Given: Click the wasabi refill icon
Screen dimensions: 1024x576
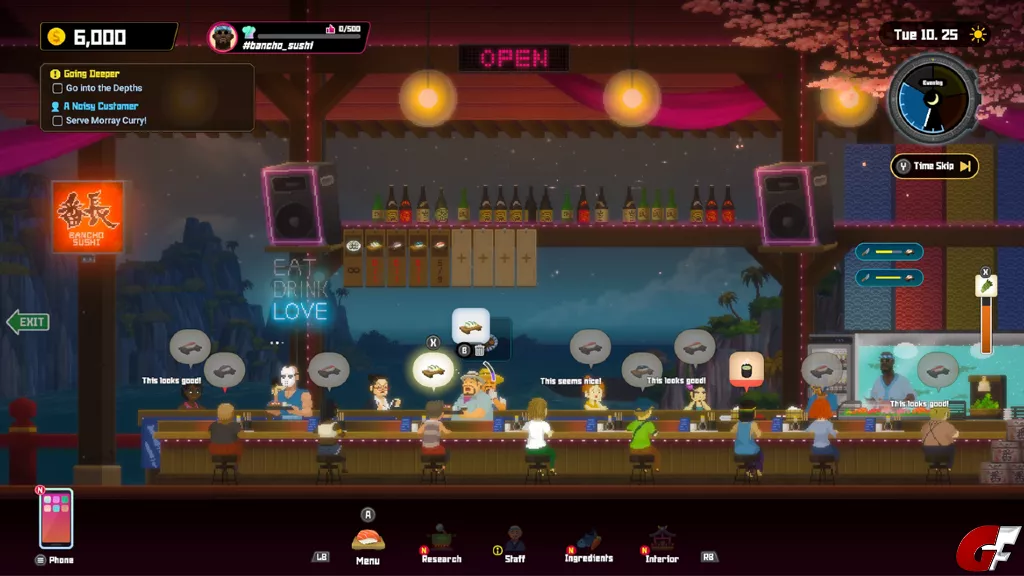Looking at the screenshot, I should click(x=986, y=287).
